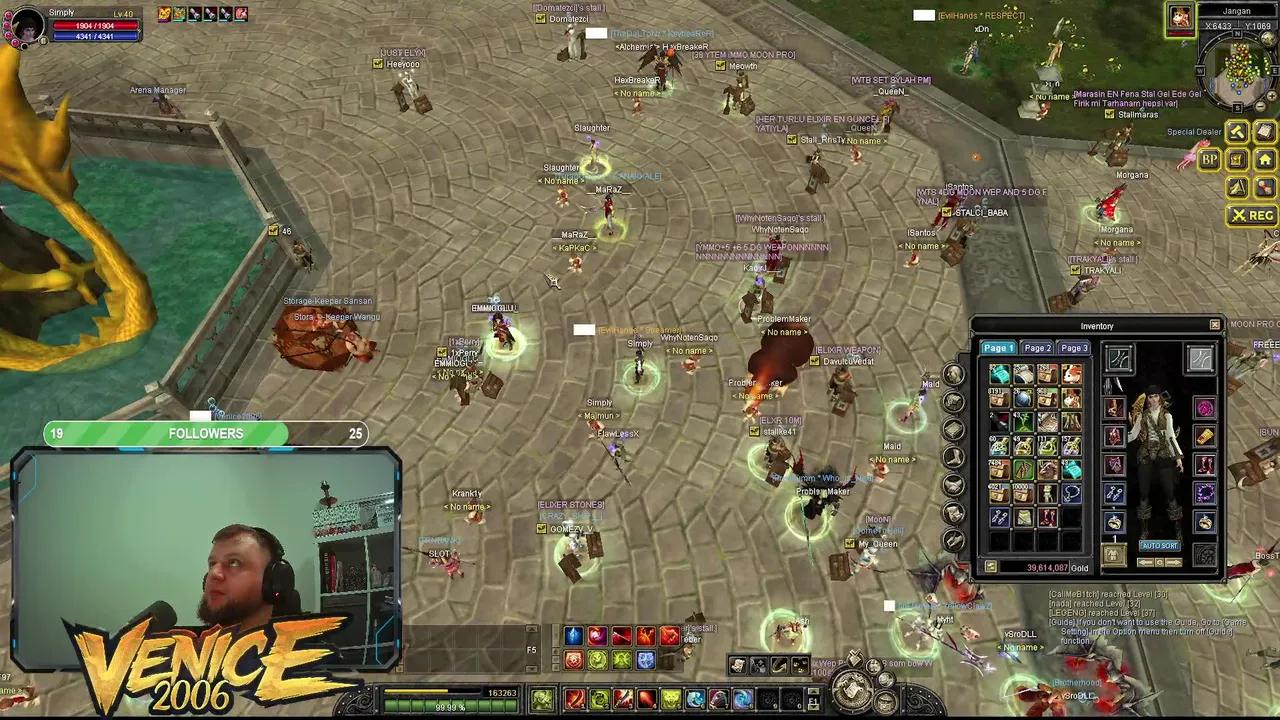
Task: Select an item thumbnail in inventory Page 1
Action: tap(1000, 372)
